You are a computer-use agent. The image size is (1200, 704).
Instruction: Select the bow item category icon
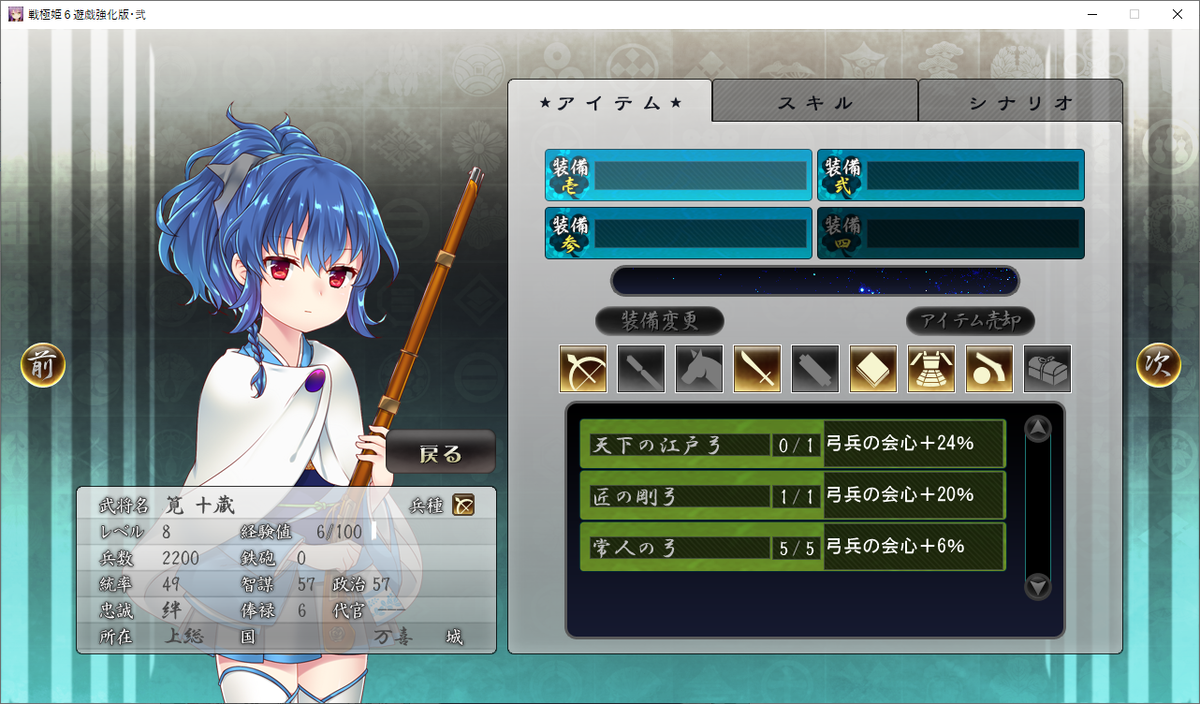[583, 369]
